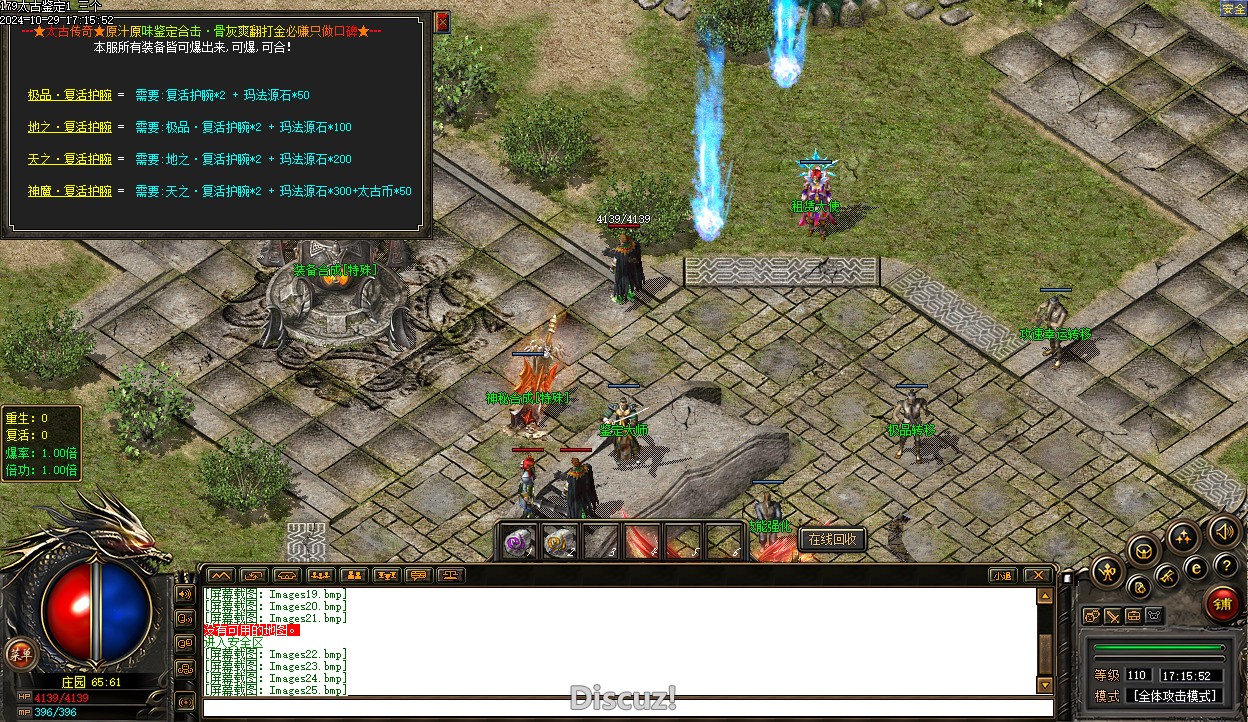Viewport: 1248px width, 722px height.
Task: Click the round 'e' icon button
Action: click(x=1196, y=567)
